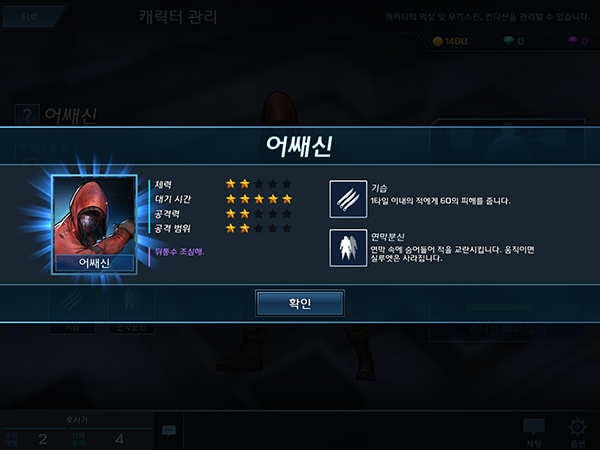
Task: Open the 옵션 gear settings
Action: [577, 431]
